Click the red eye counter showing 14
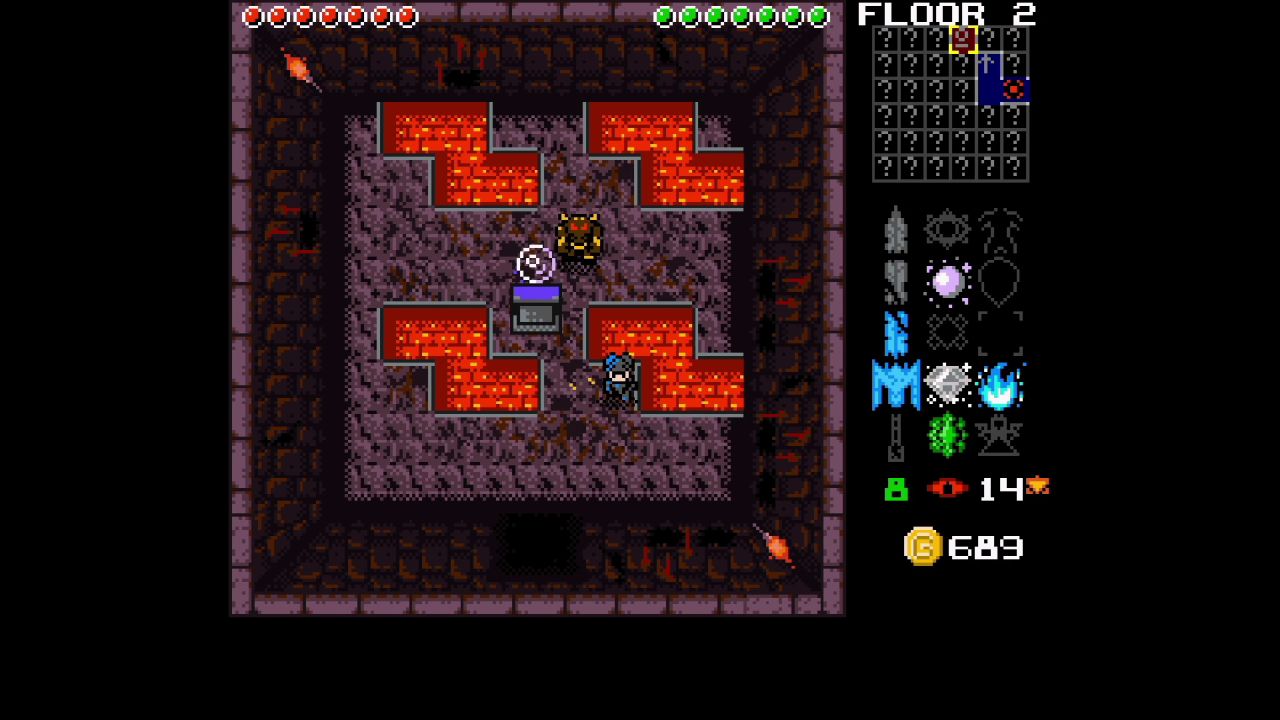The image size is (1280, 720). (948, 489)
